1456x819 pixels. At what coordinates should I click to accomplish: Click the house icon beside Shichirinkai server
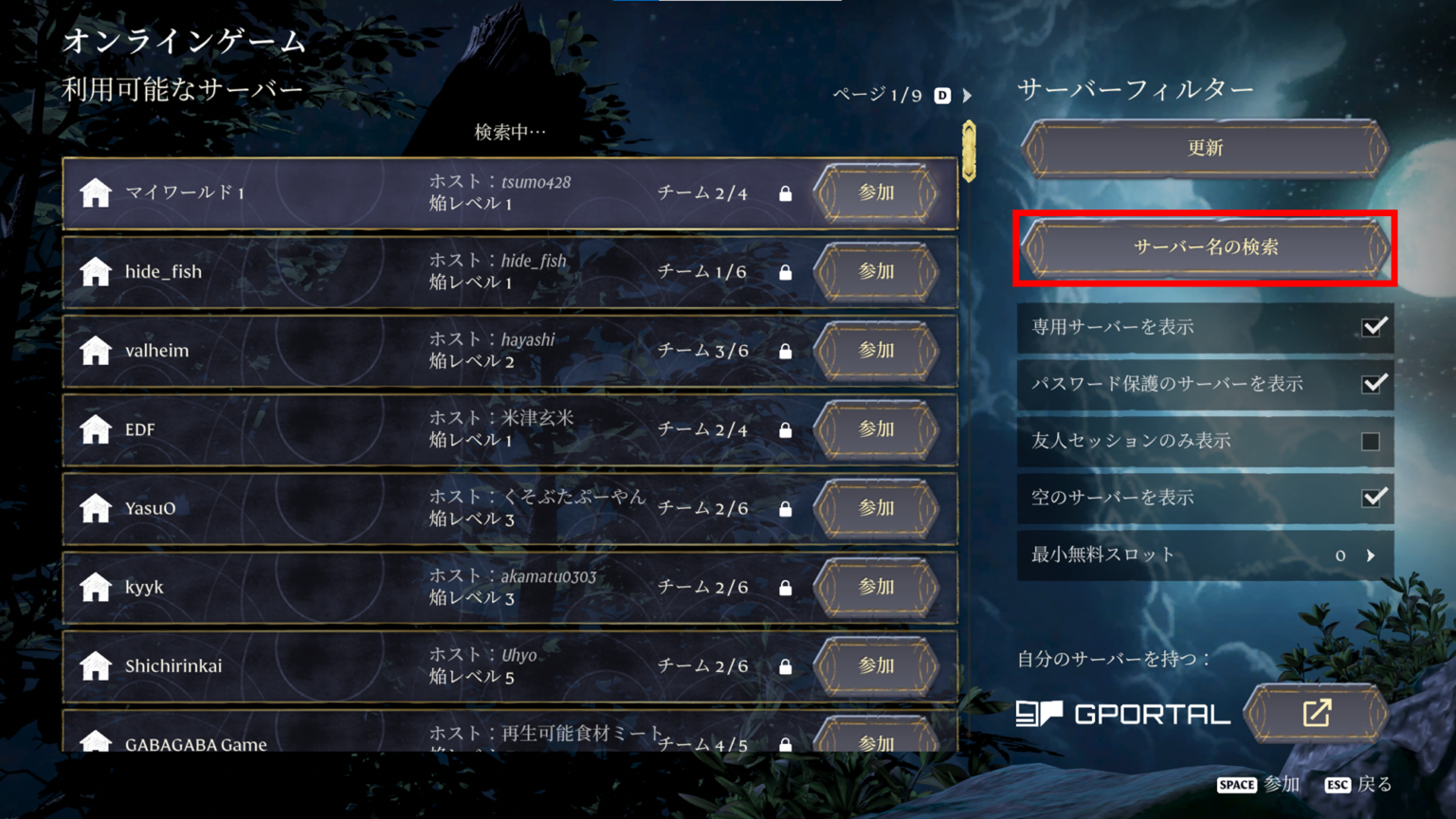(95, 665)
